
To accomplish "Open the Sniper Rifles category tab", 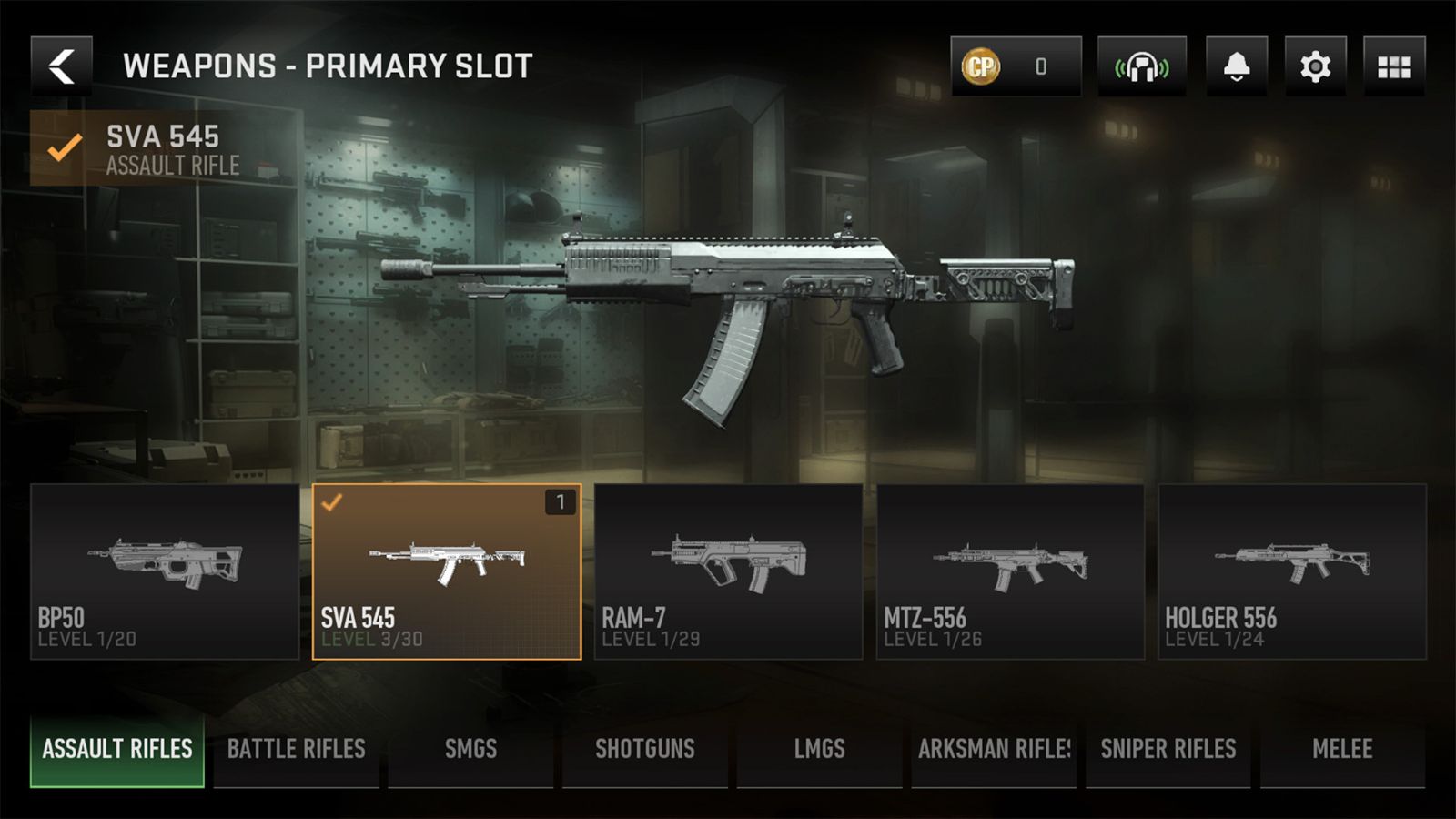I will tap(1168, 749).
